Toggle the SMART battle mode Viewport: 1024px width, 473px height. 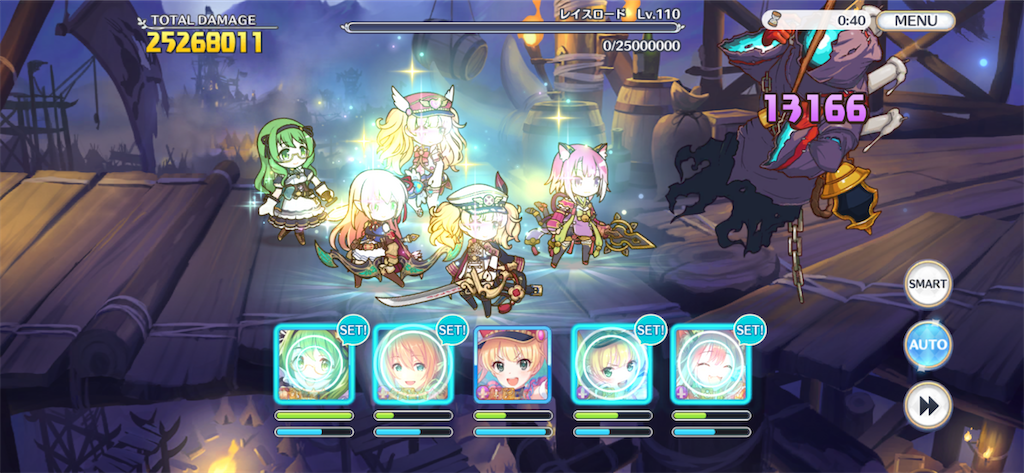pyautogui.click(x=927, y=284)
